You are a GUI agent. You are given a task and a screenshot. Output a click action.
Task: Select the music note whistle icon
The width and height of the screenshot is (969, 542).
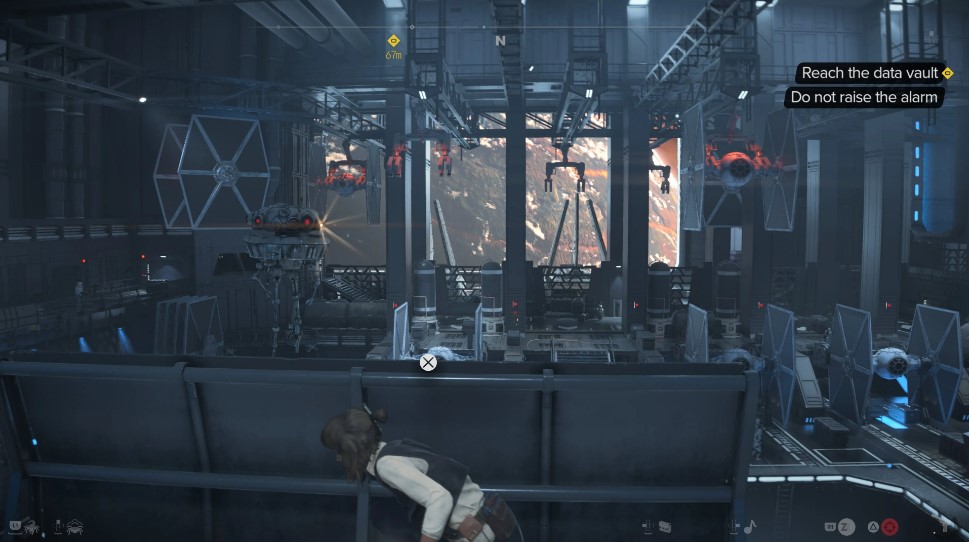(749, 526)
